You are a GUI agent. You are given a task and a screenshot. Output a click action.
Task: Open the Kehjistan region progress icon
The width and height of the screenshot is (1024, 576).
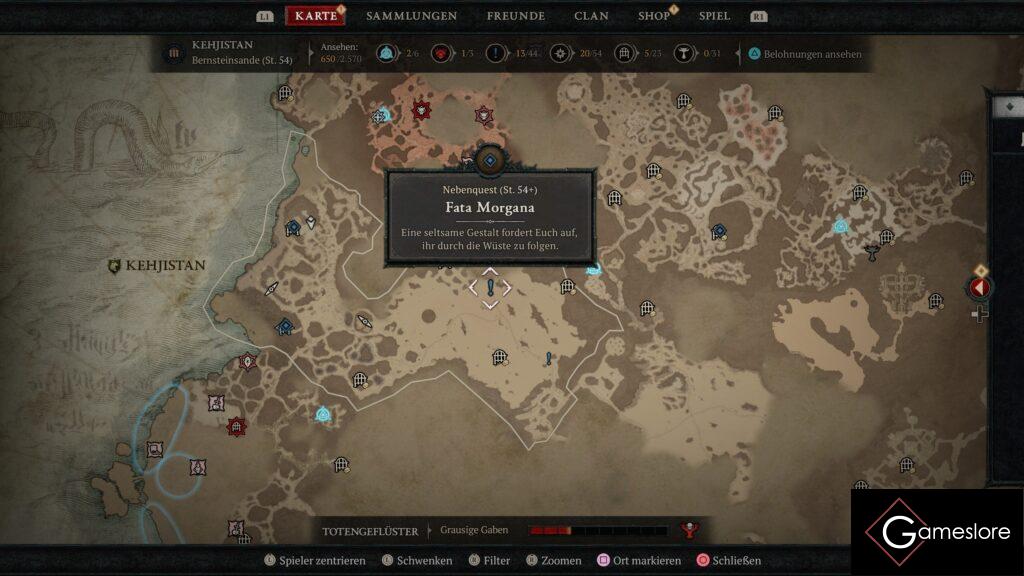174,53
